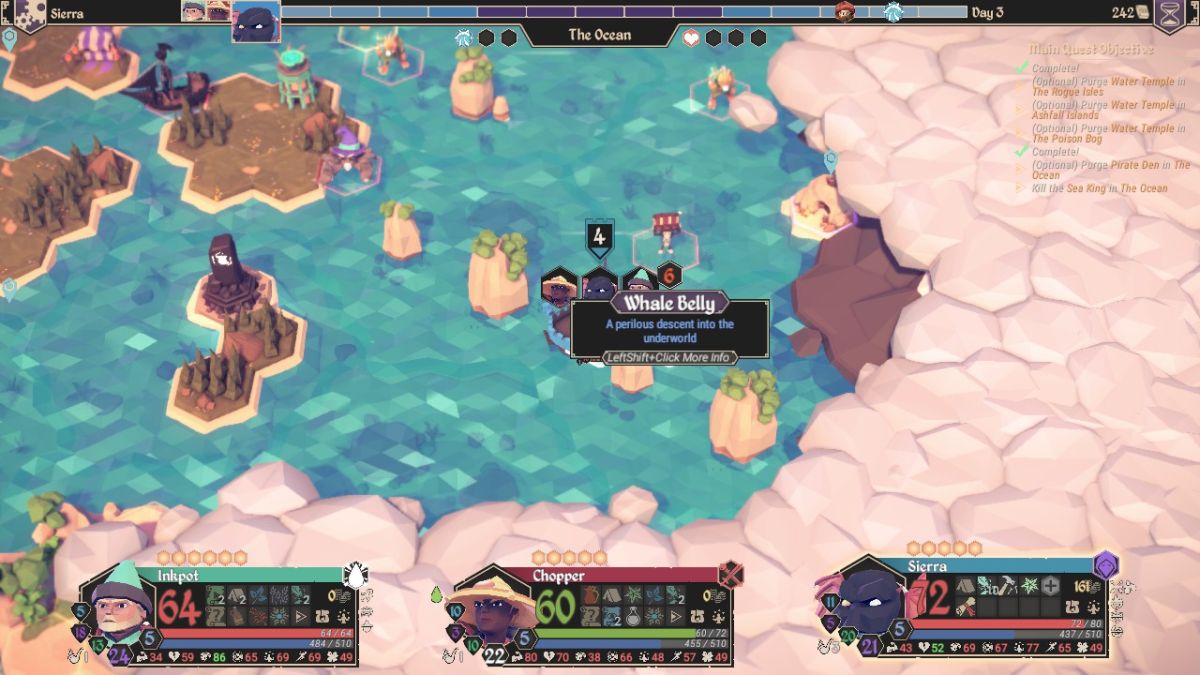The height and width of the screenshot is (675, 1200).
Task: Select the party marker numbered 4 on the map
Action: [x=599, y=238]
